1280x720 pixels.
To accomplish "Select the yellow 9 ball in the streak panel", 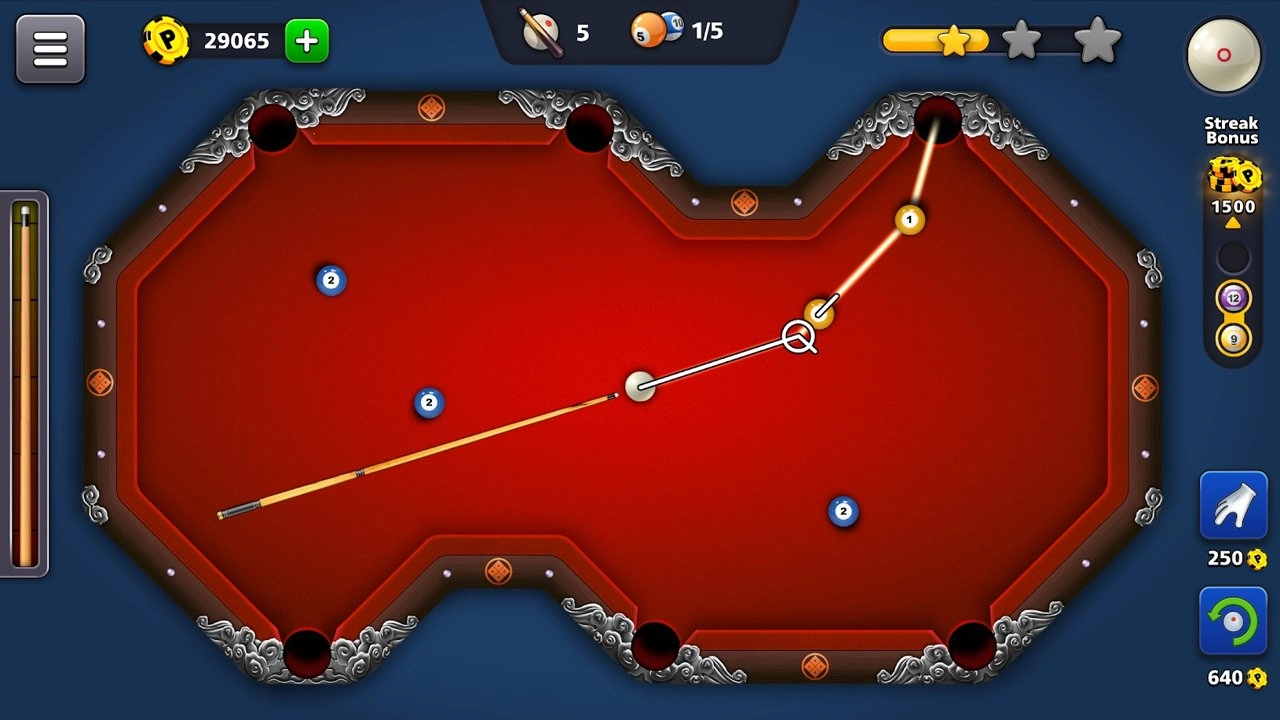I will click(x=1233, y=337).
